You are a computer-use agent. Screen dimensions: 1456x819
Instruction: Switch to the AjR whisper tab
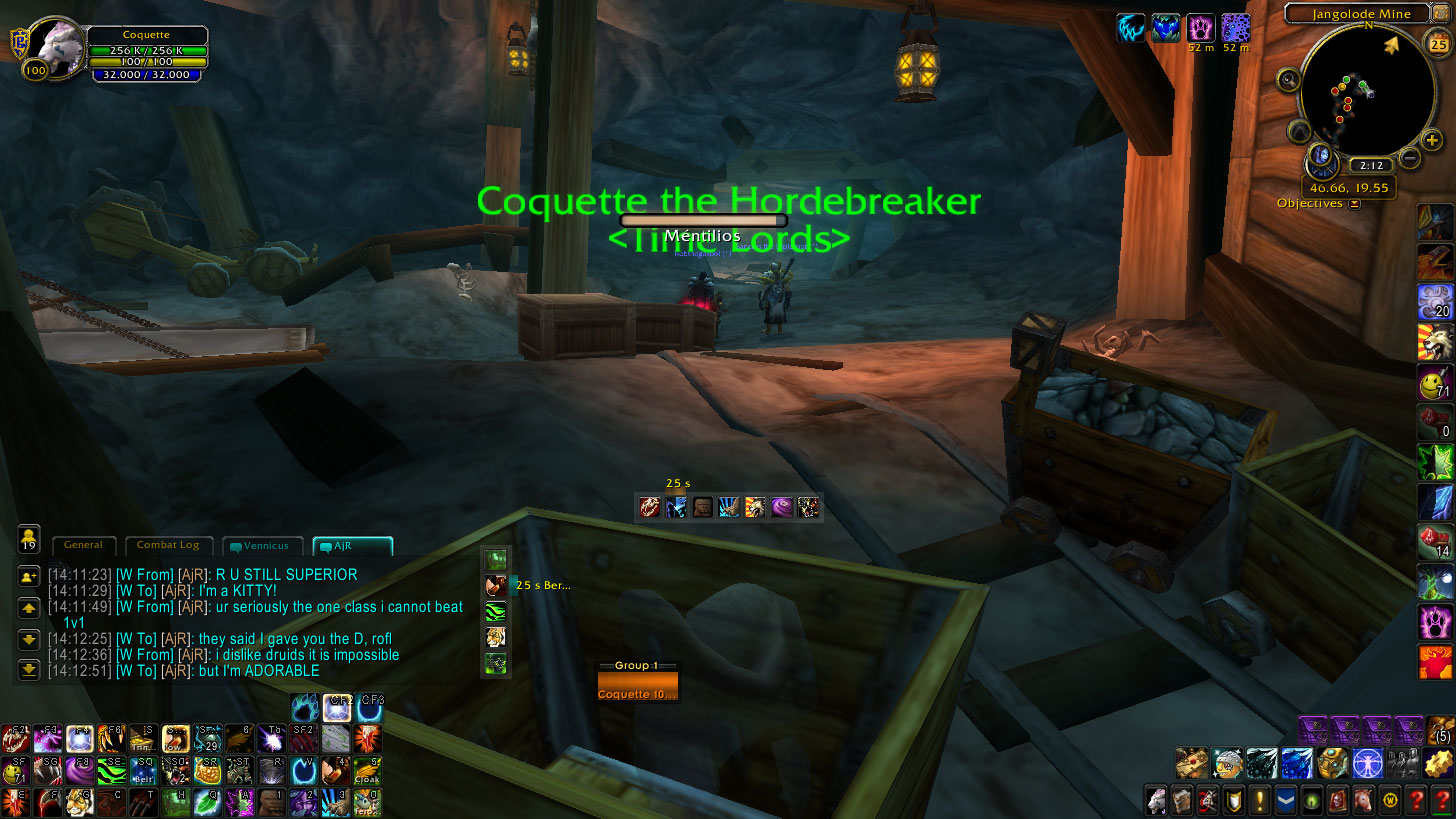352,546
